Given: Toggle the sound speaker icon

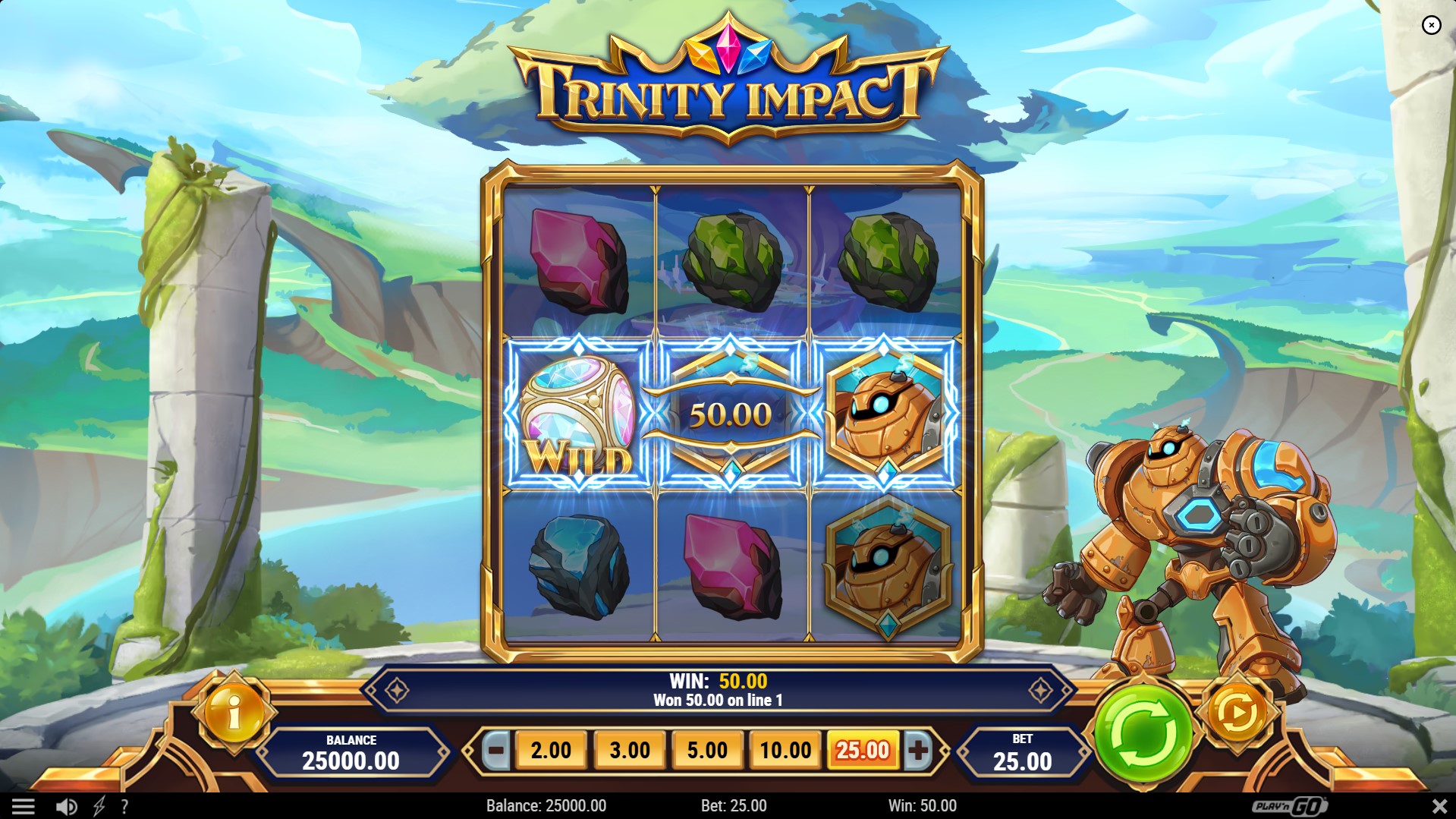Looking at the screenshot, I should [67, 806].
